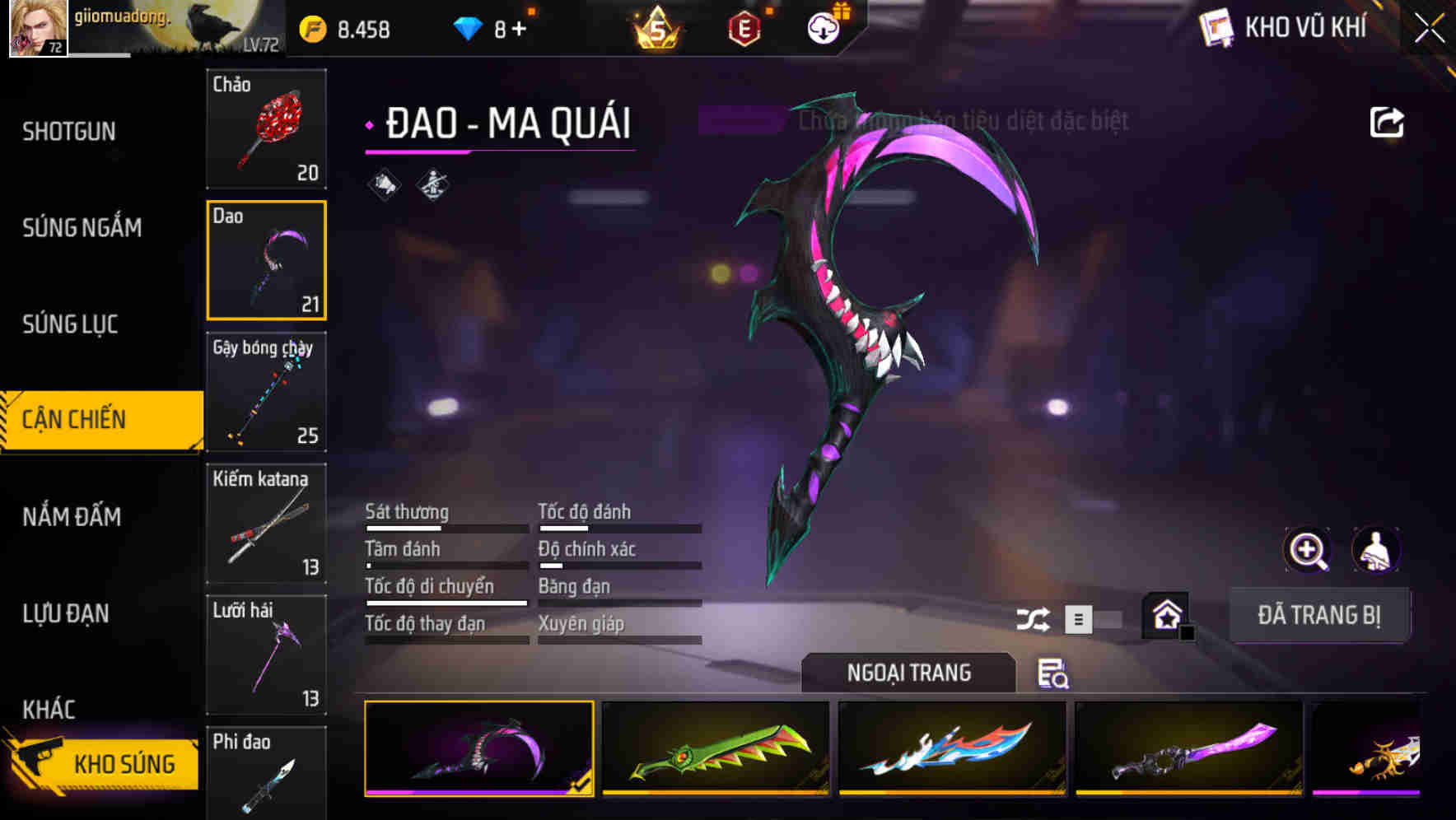Open the Súng Ngắm category
Image resolution: width=1456 pixels, height=820 pixels.
tap(82, 227)
